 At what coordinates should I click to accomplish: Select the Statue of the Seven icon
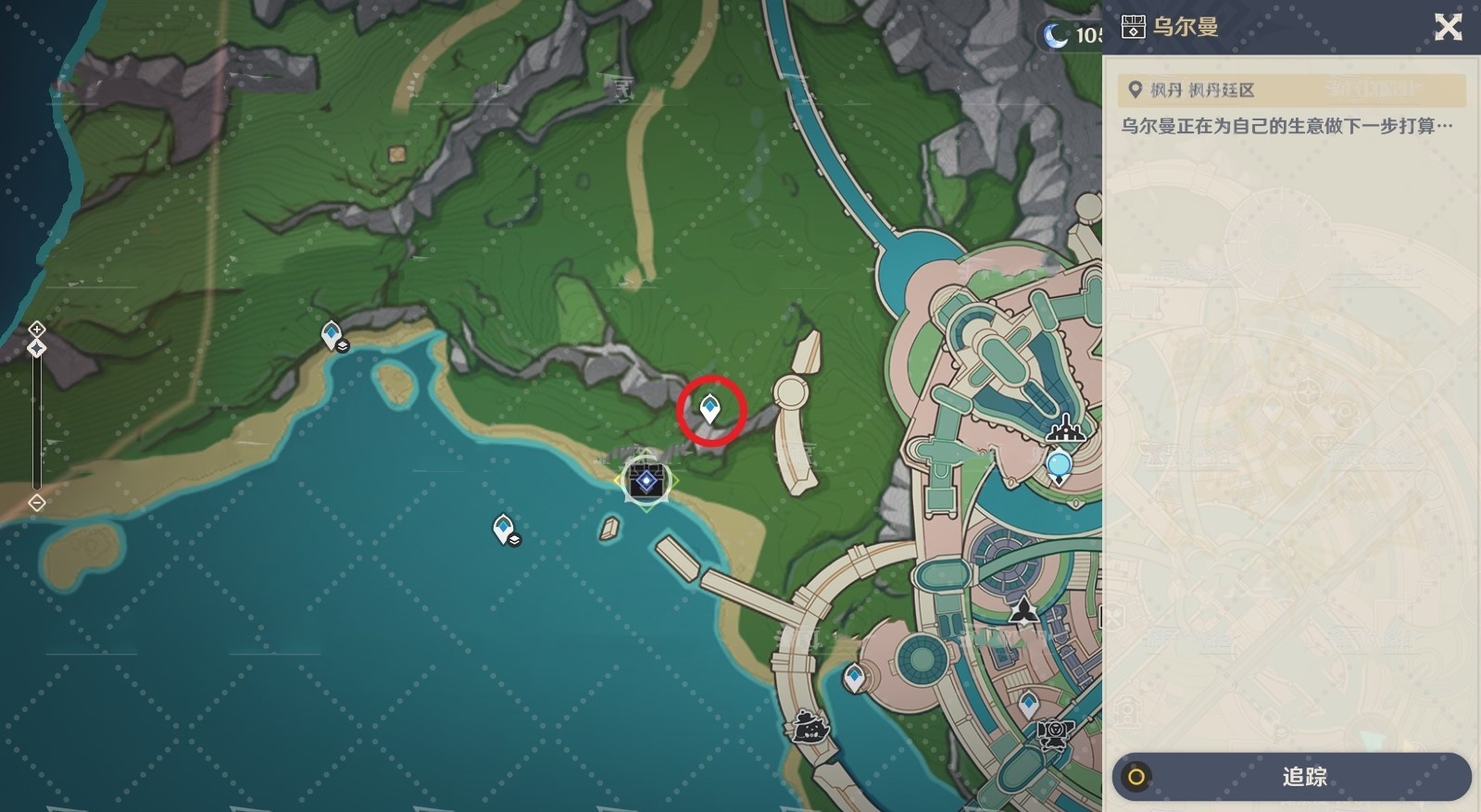(x=1066, y=430)
